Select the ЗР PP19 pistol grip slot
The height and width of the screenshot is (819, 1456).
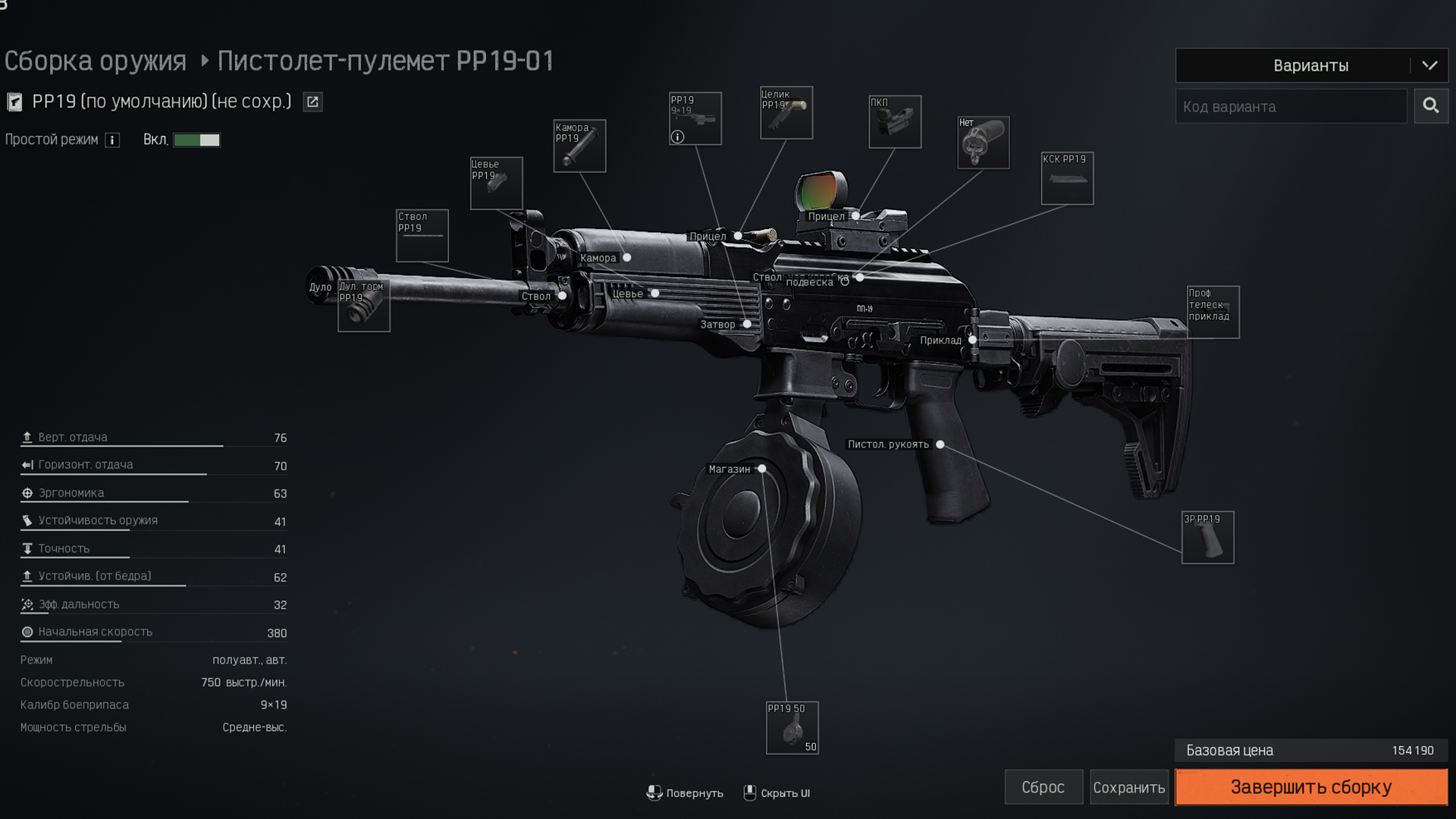[1207, 538]
